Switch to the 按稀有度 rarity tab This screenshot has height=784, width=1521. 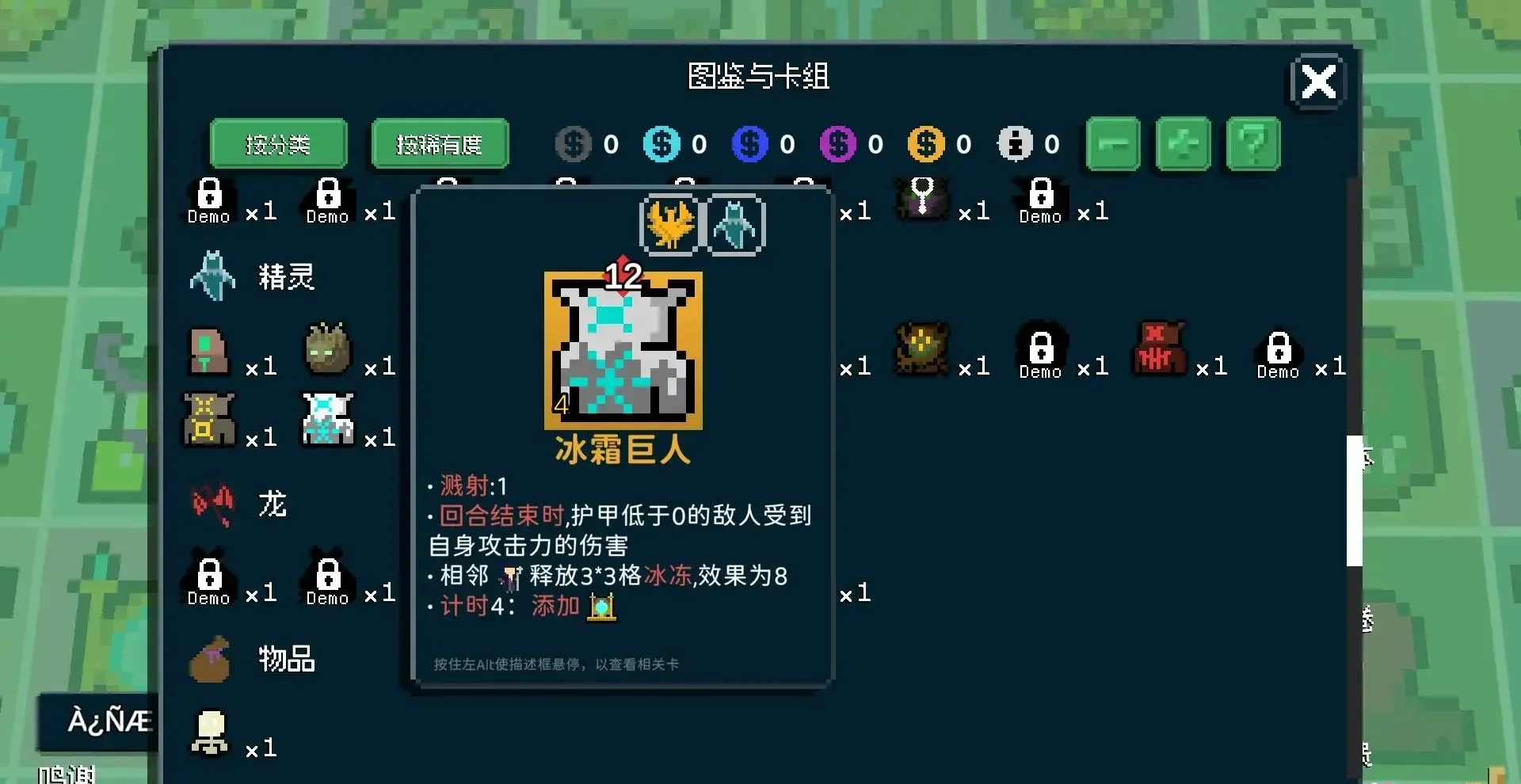click(439, 143)
